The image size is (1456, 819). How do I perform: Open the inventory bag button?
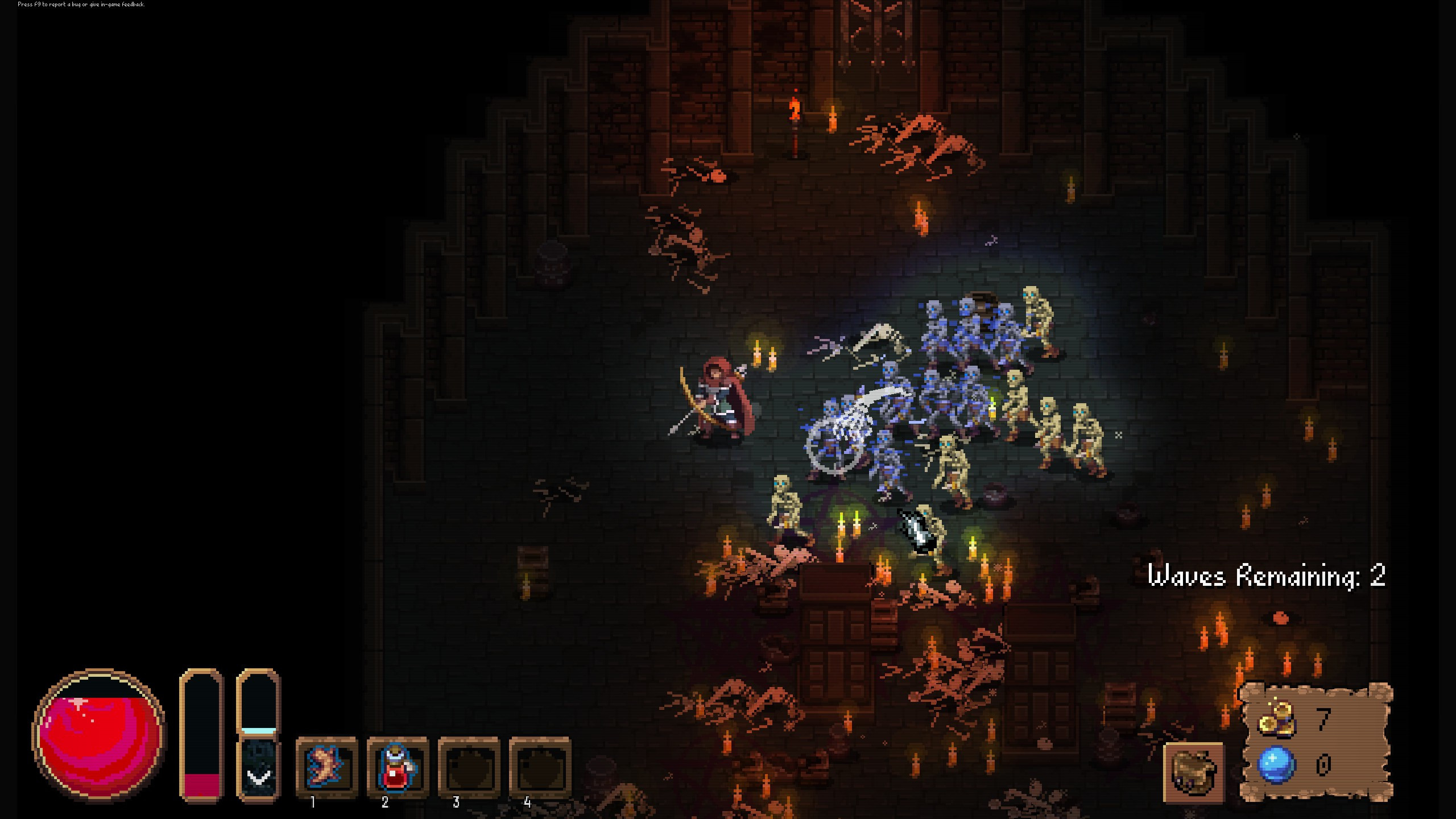[x=1193, y=771]
